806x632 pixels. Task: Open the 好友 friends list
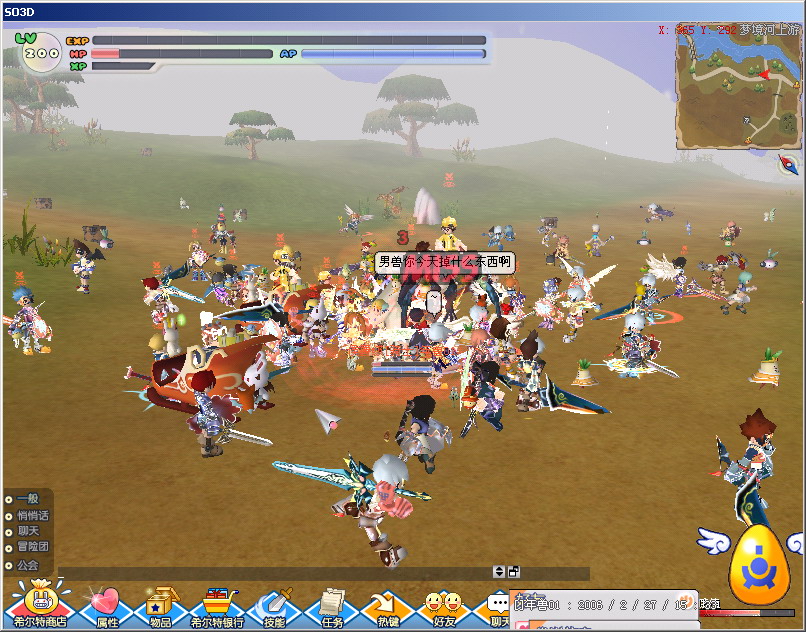pos(443,605)
